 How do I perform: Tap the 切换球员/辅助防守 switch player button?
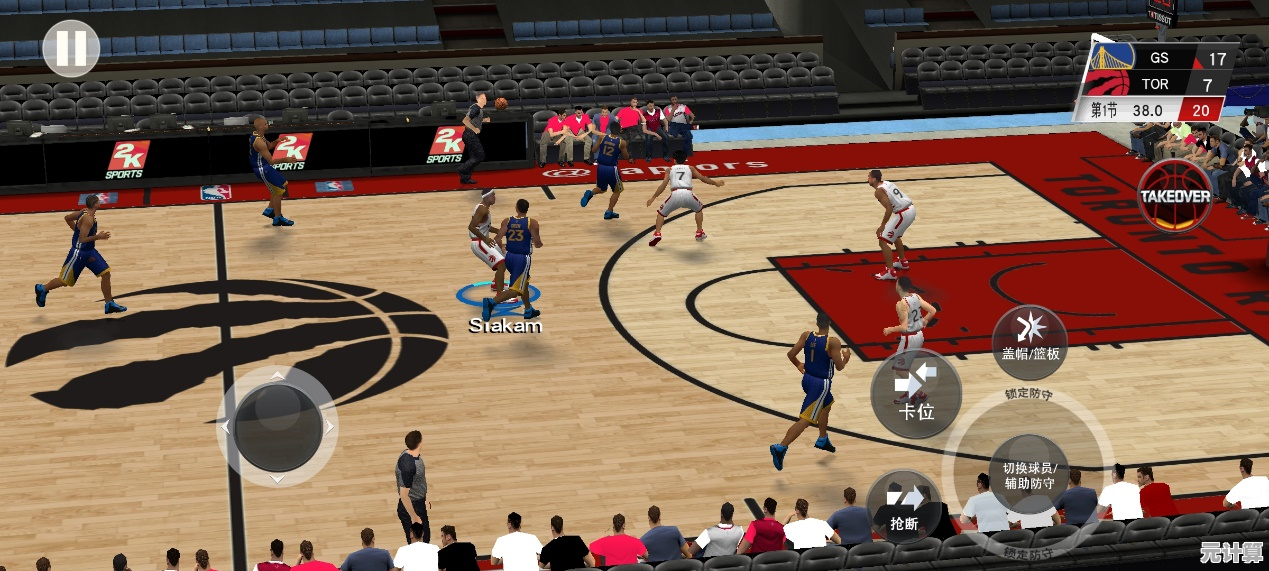coord(1028,474)
